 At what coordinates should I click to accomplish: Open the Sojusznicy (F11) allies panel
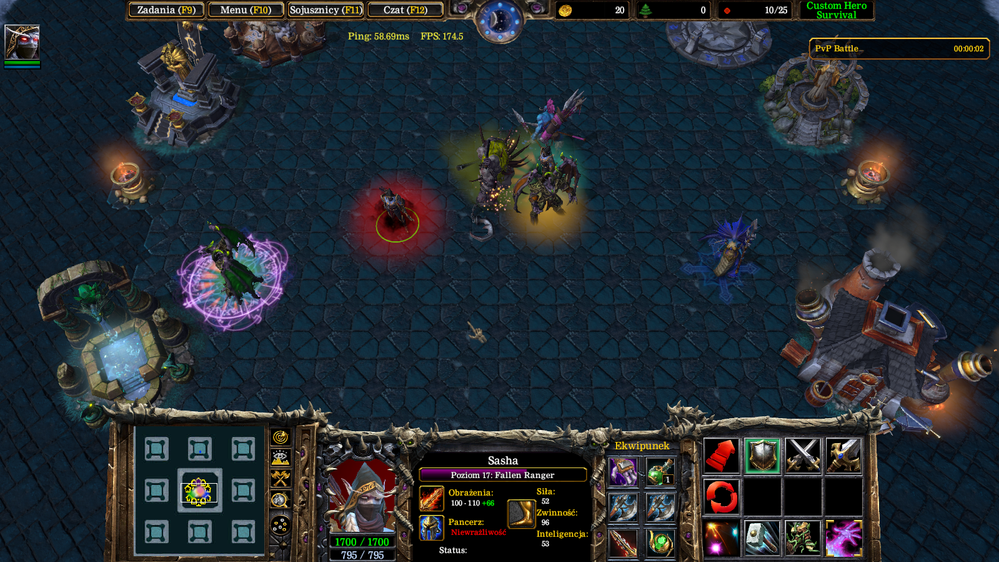pos(326,10)
